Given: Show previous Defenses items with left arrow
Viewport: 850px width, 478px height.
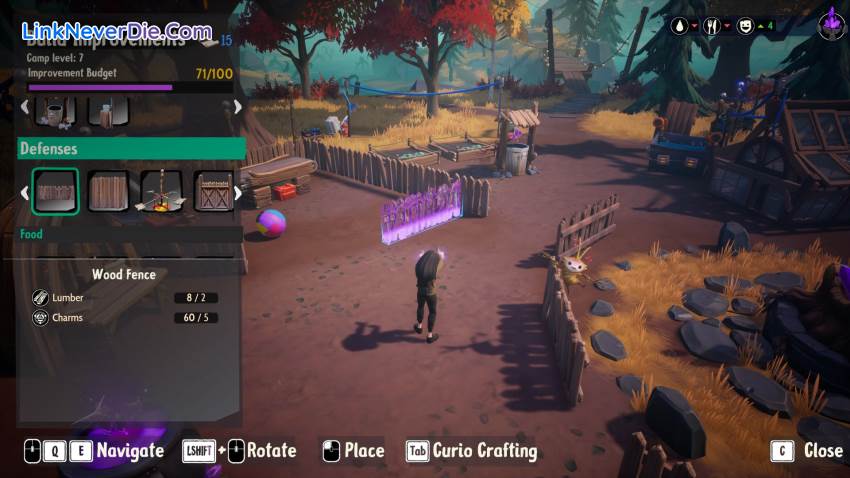Looking at the screenshot, I should coord(24,191).
